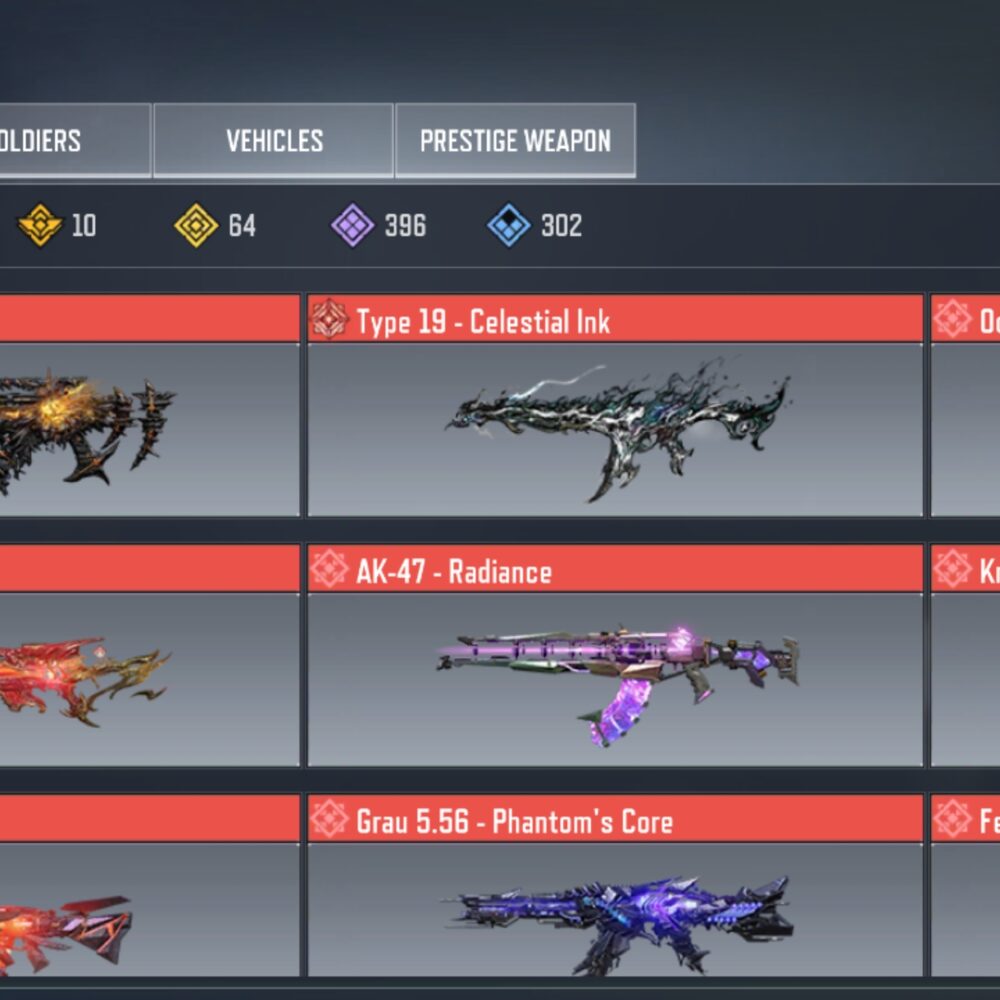Filter by the purple rarity icon showing 396
1000x1000 pixels.
coord(353,225)
